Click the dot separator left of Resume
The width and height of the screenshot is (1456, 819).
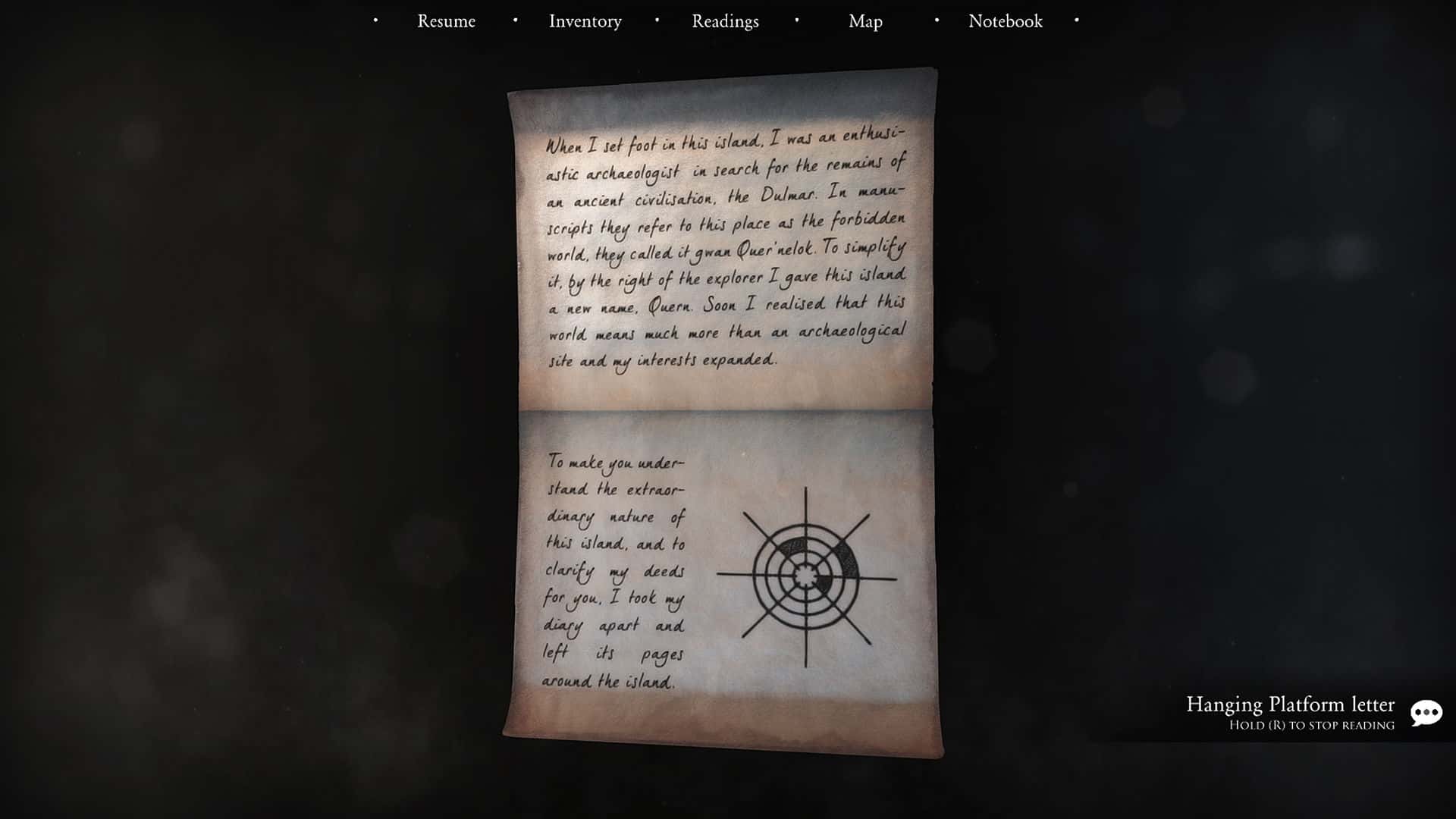click(375, 20)
